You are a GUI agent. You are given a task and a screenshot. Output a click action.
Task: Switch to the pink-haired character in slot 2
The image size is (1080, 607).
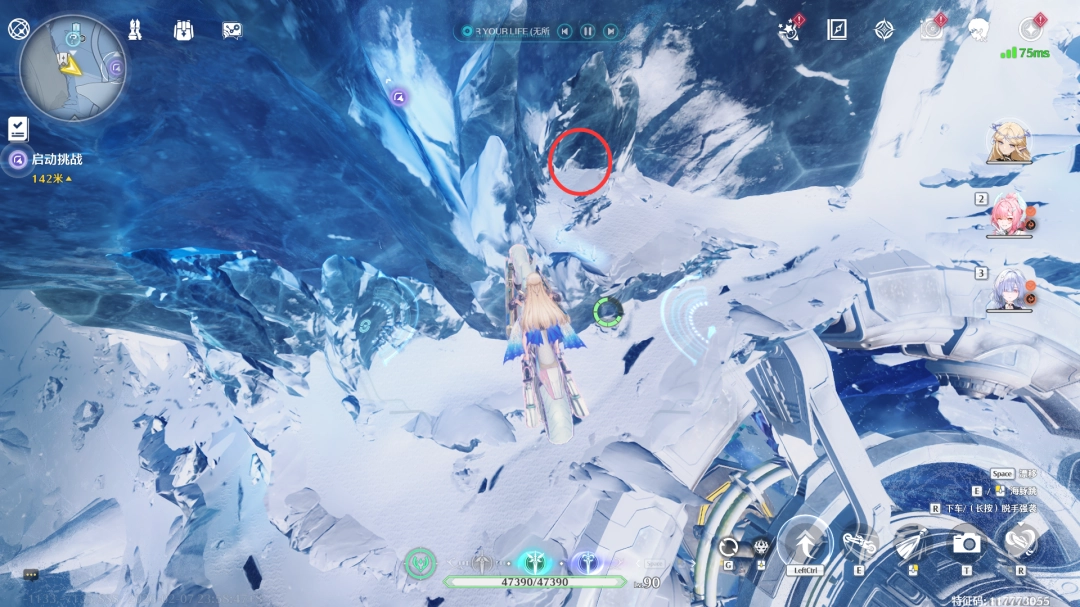click(x=1009, y=215)
